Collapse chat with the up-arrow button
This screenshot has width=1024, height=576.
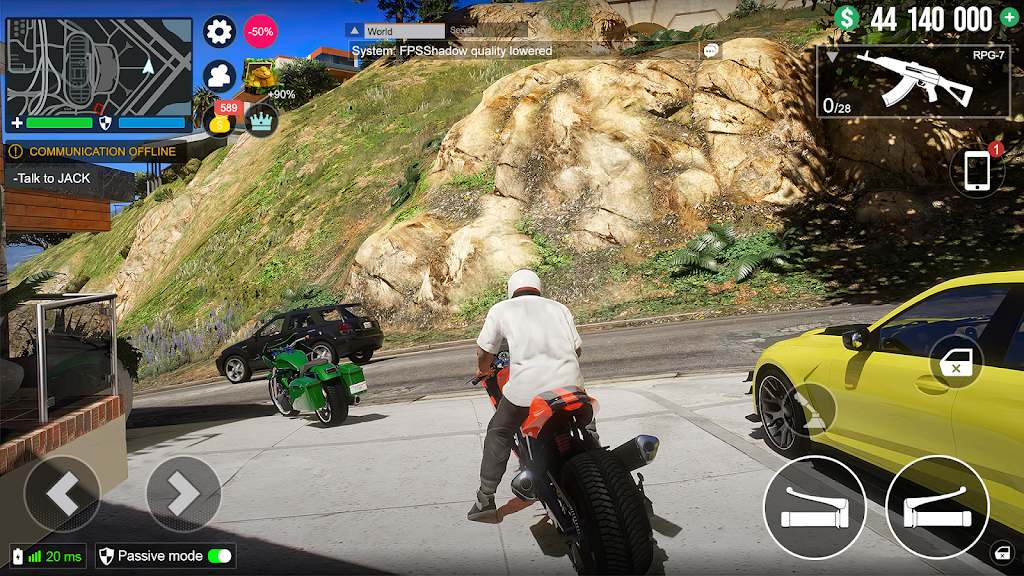pos(353,31)
